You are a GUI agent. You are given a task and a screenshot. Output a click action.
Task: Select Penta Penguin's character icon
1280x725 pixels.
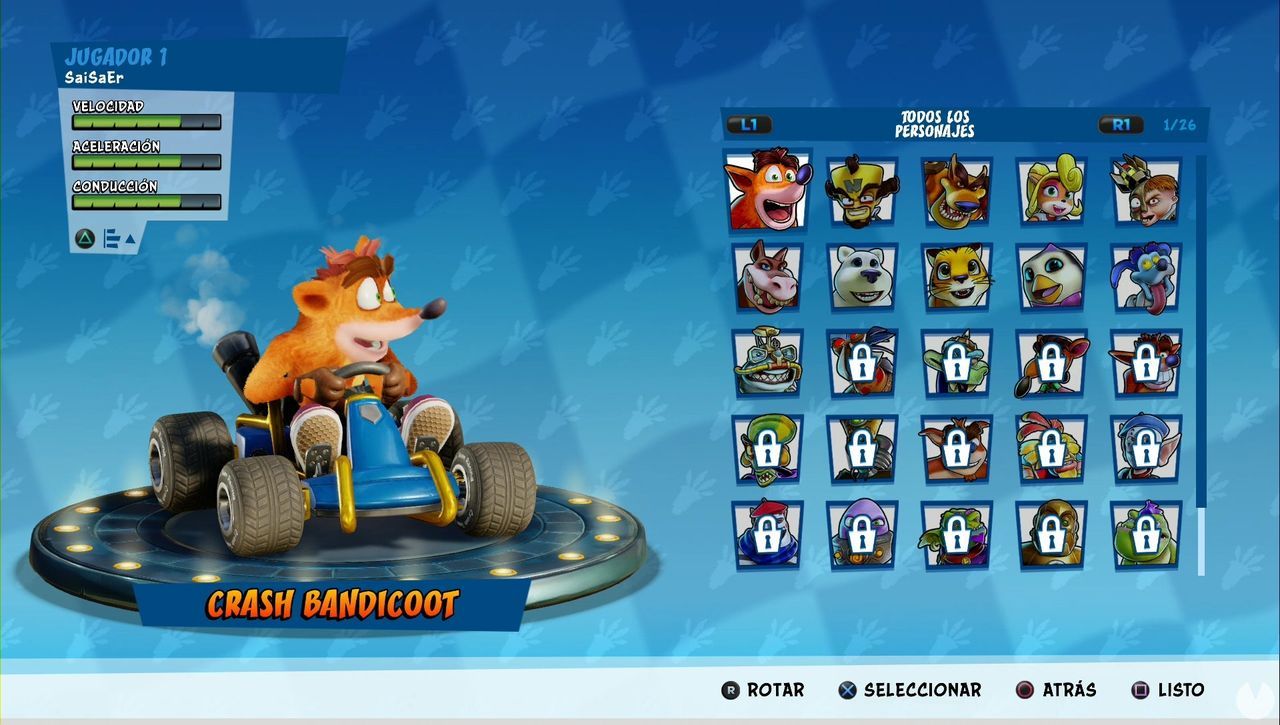1053,278
